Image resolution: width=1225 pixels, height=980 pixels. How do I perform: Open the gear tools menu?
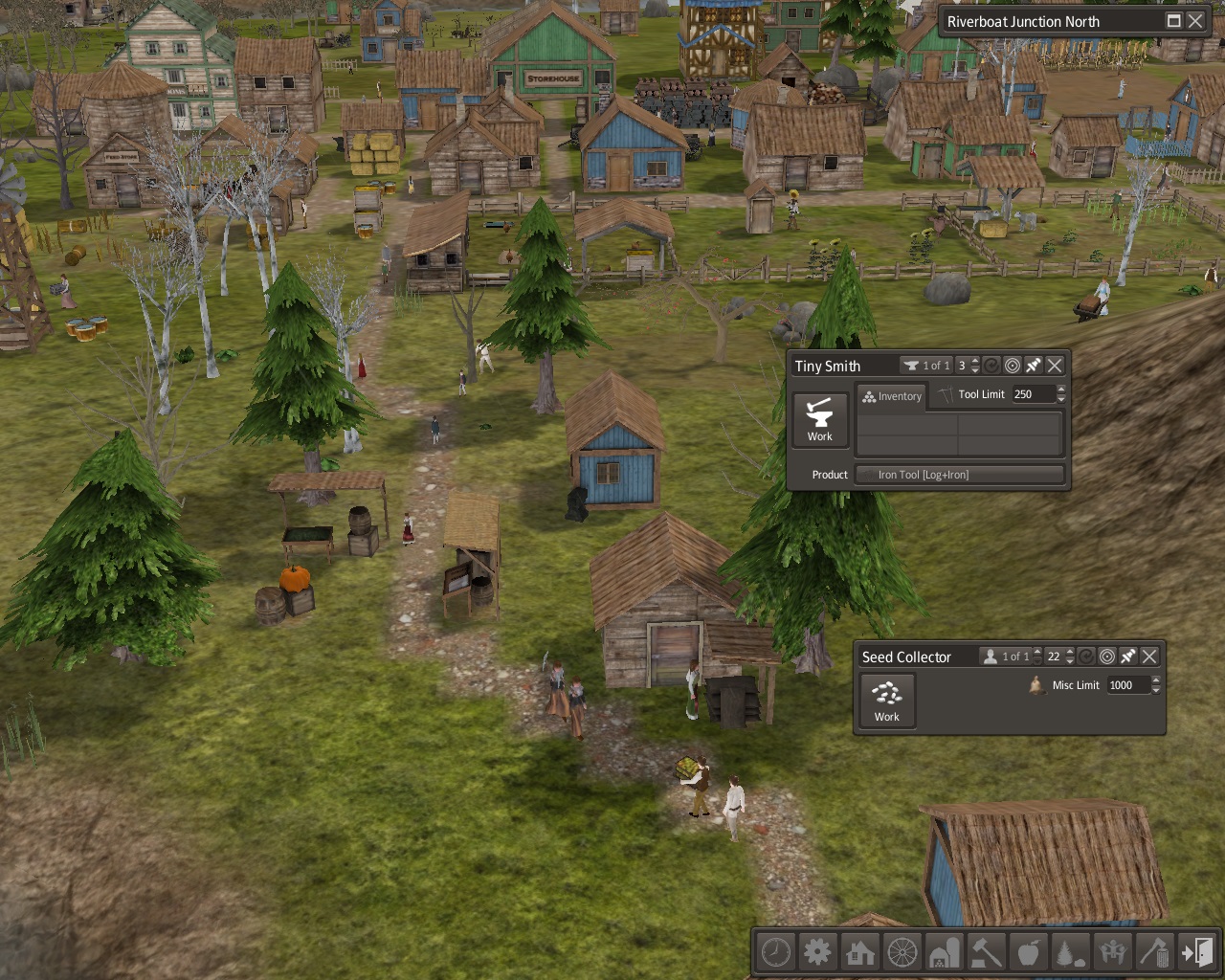[x=818, y=952]
